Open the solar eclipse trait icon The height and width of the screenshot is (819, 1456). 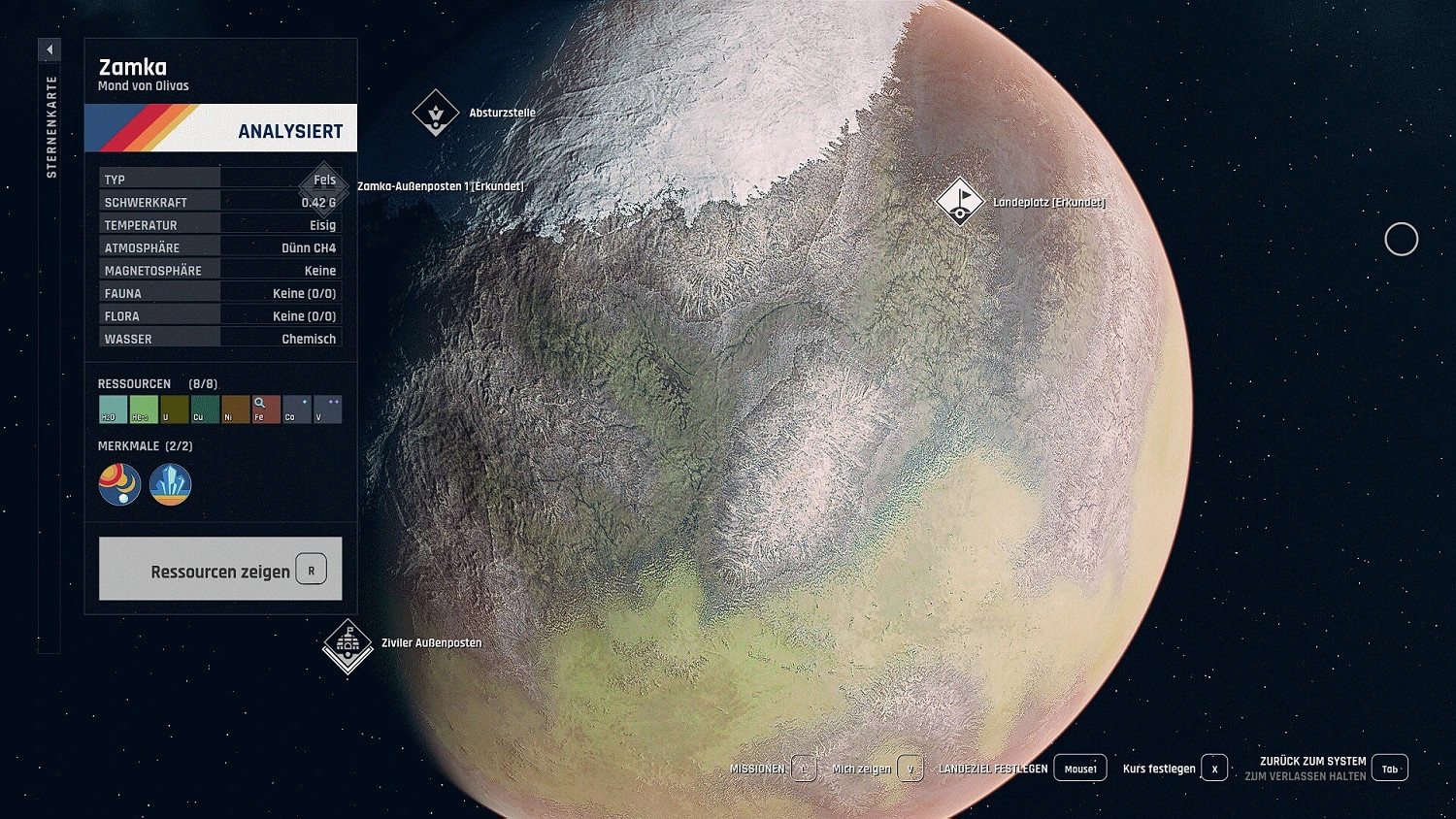point(119,484)
